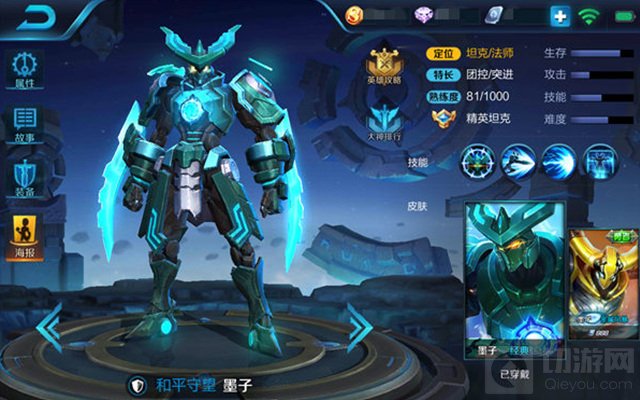640x400 pixels.
Task: Show the dashing punch skill icon details
Action: click(518, 160)
